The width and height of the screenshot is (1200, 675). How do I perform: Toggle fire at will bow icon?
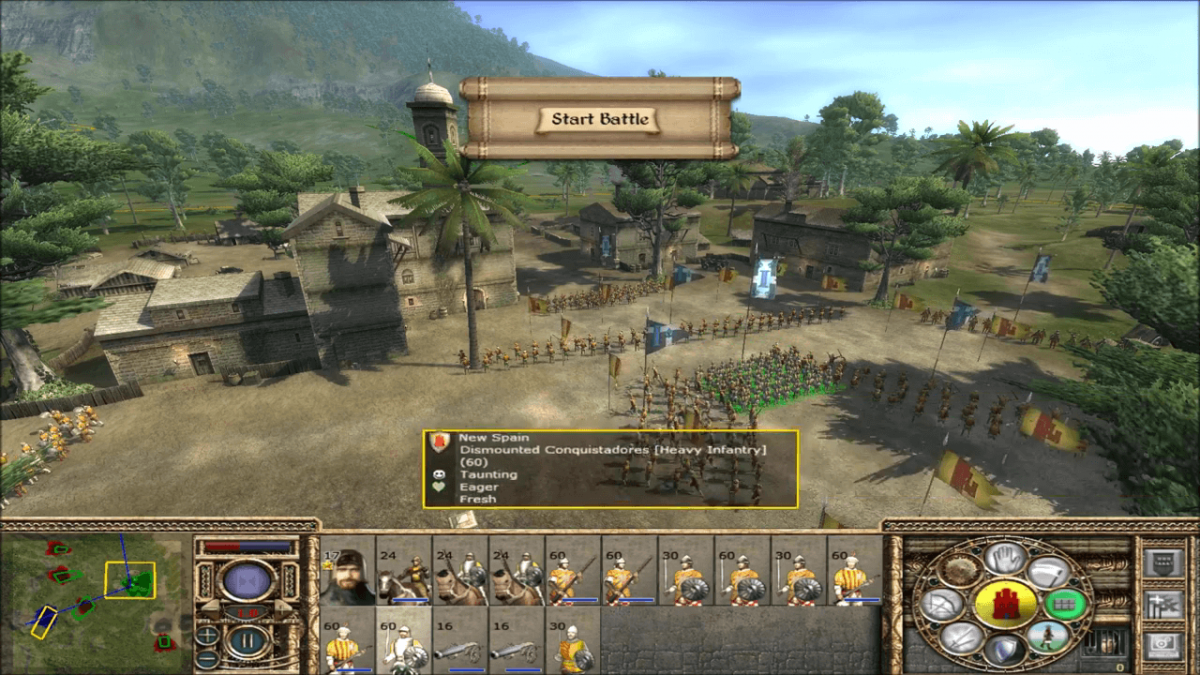[941, 604]
